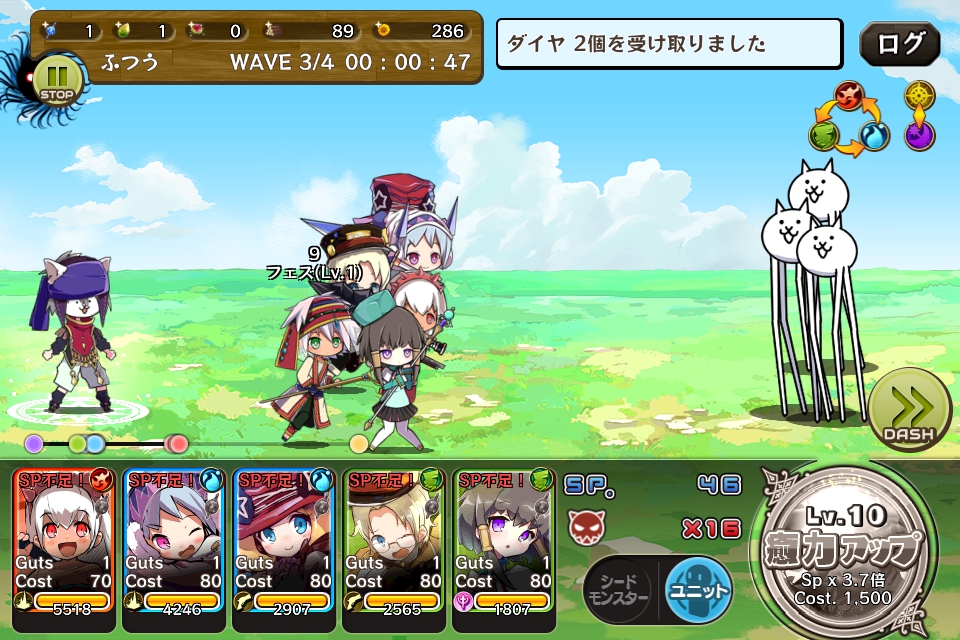
Task: Open the battle log (ログ)
Action: point(899,44)
